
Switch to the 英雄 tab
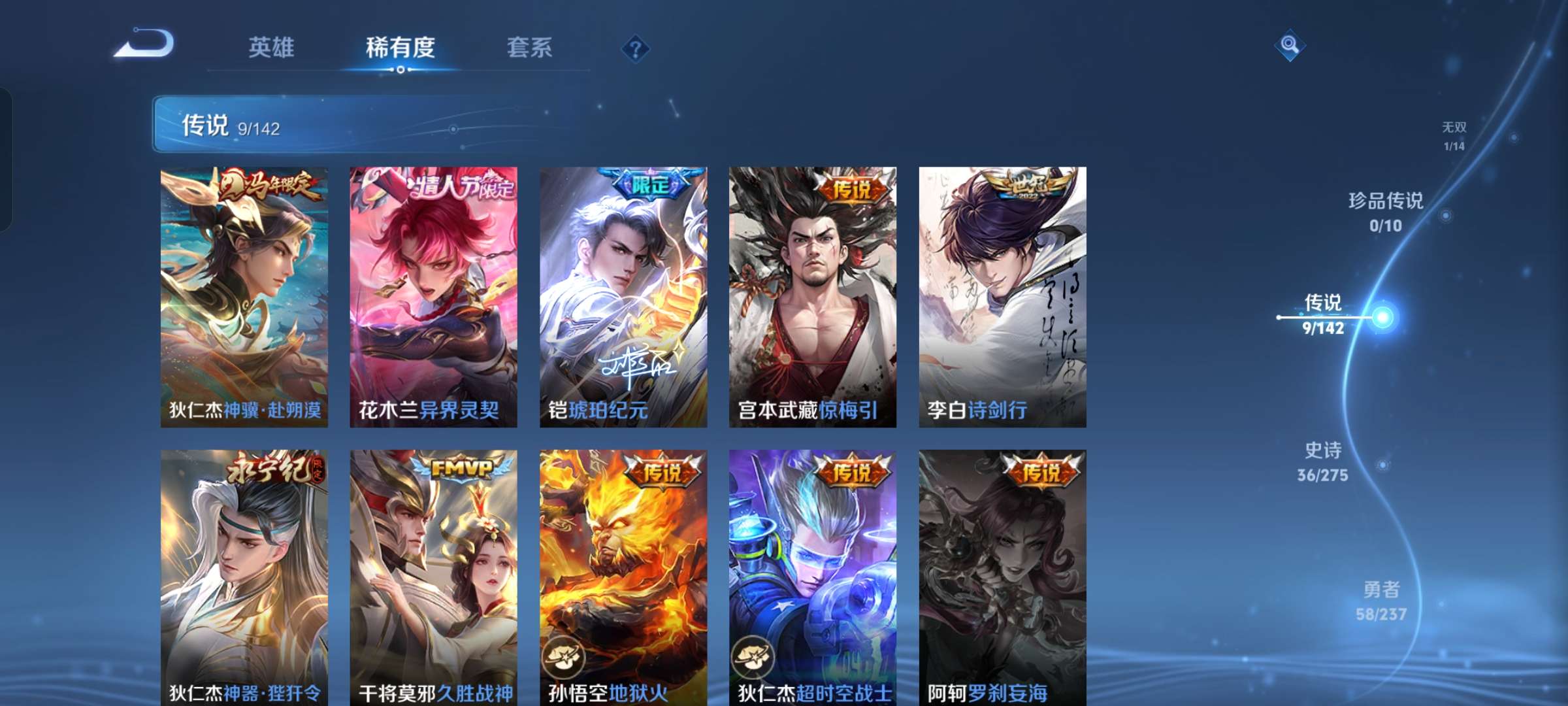point(272,47)
